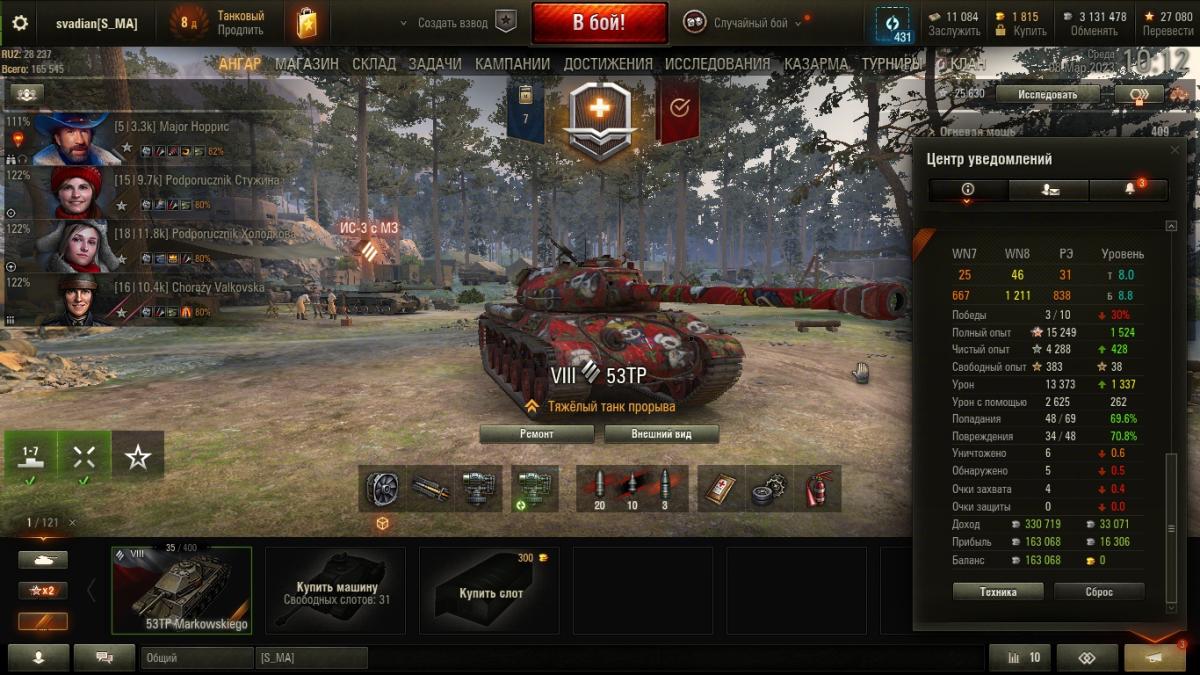Viewport: 1200px width, 675px height.
Task: Switch to the СКЛАД depot tab
Action: point(374,64)
